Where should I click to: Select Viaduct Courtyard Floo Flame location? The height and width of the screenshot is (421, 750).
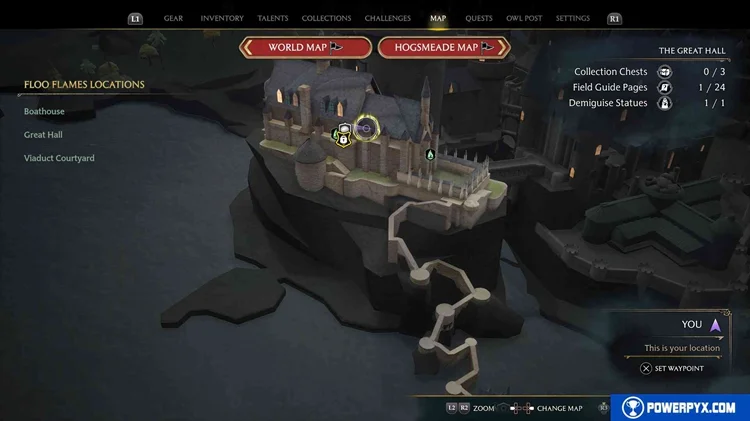(x=59, y=158)
